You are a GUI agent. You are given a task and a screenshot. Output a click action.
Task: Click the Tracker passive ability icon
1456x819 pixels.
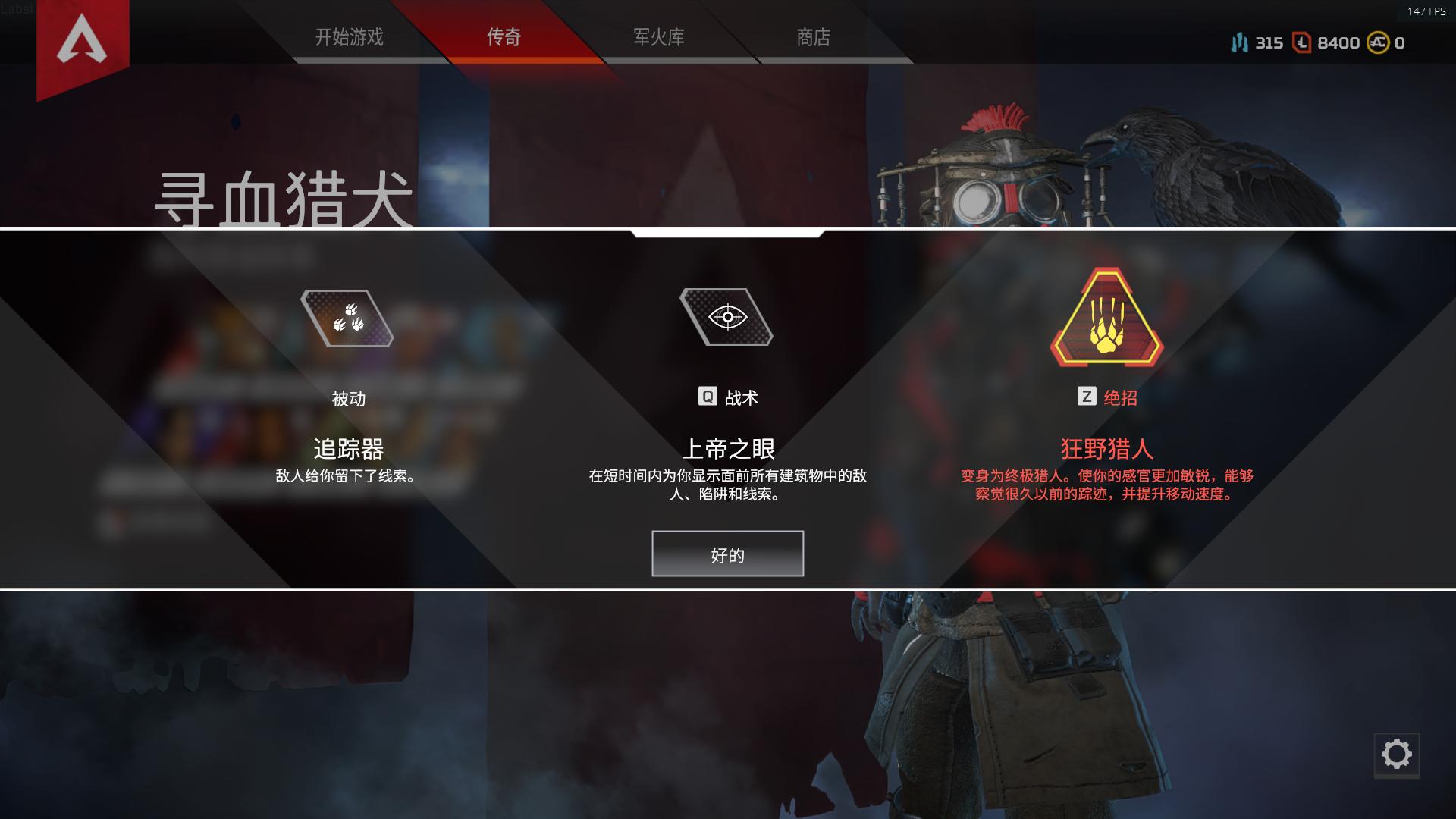(x=349, y=318)
